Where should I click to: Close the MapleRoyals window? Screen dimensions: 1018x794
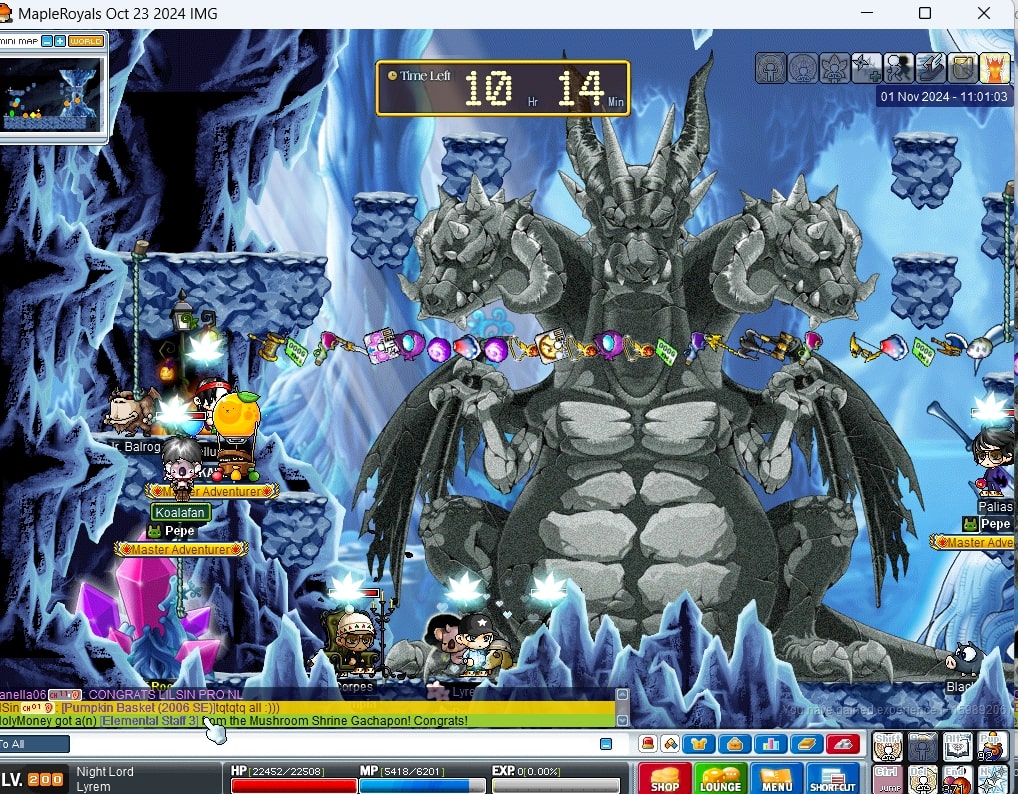pyautogui.click(x=985, y=14)
